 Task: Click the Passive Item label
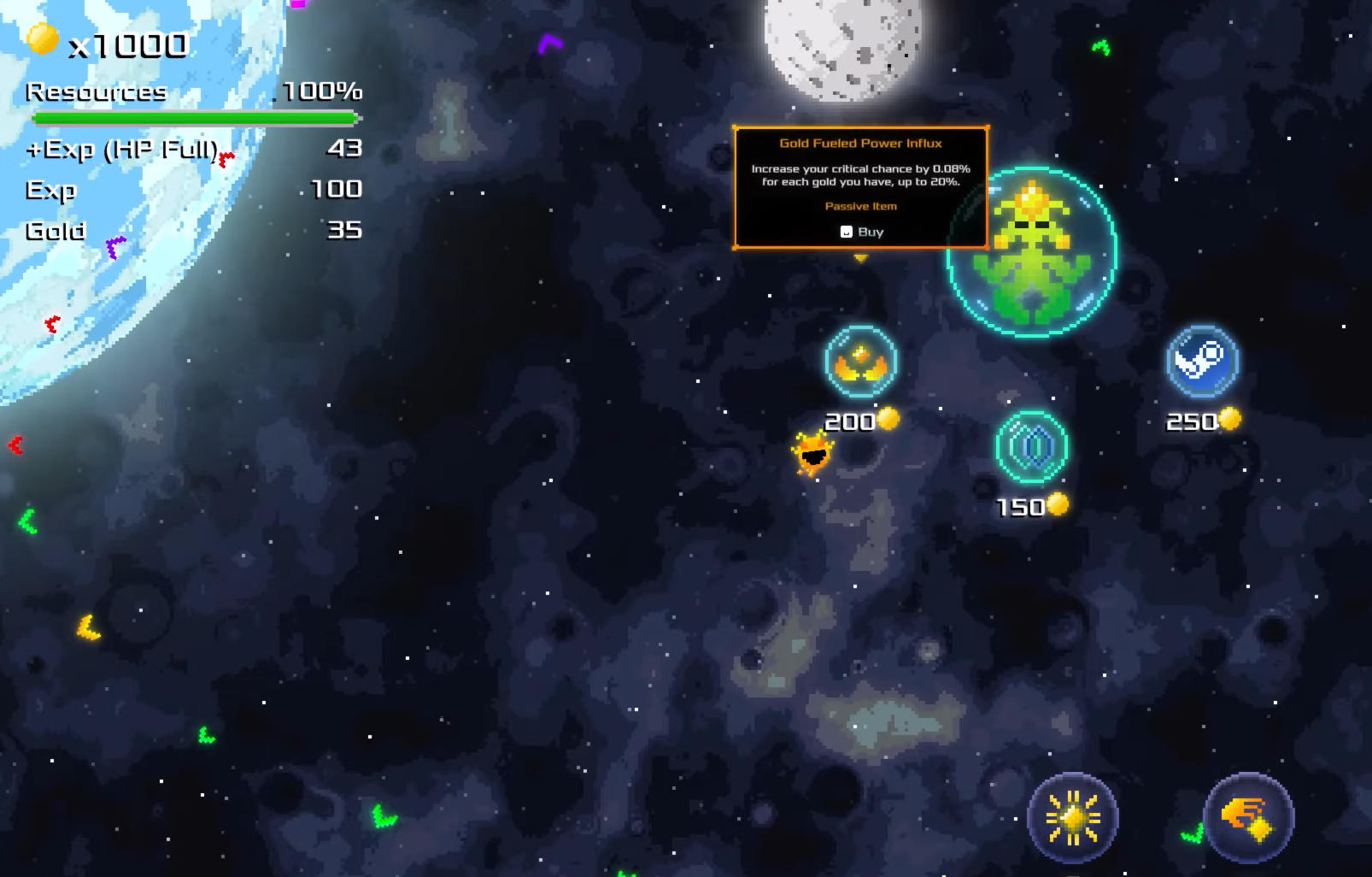coord(859,206)
